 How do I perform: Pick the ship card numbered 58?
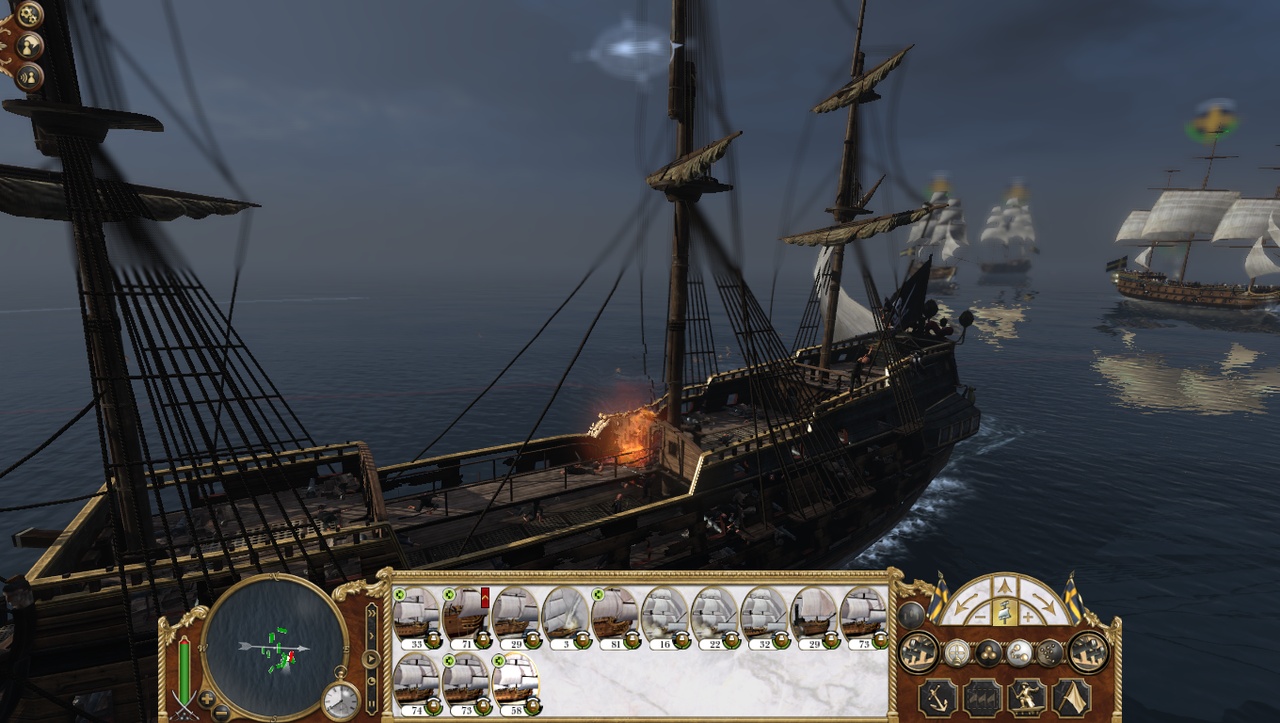[516, 679]
